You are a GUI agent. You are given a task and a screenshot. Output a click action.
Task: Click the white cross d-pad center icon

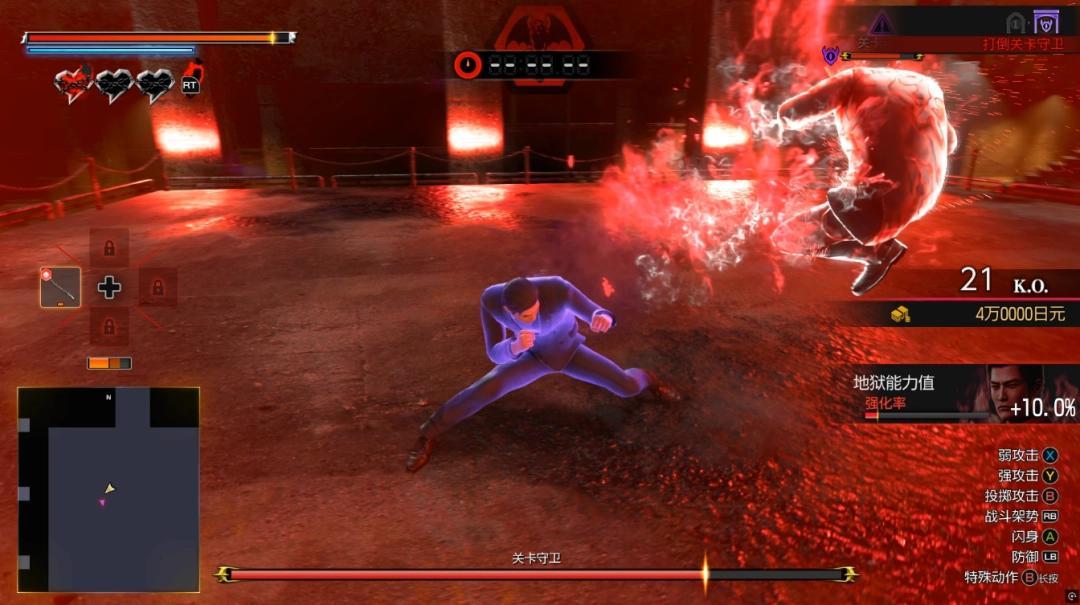[x=109, y=288]
